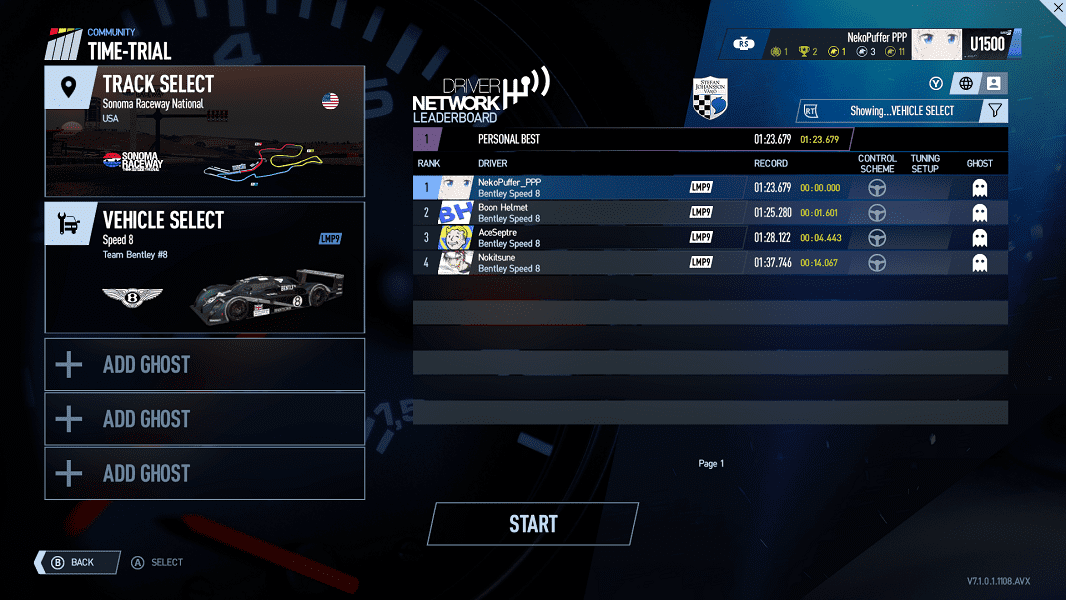Close the window with the X button
Image resolution: width=1066 pixels, height=600 pixels.
click(1057, 7)
